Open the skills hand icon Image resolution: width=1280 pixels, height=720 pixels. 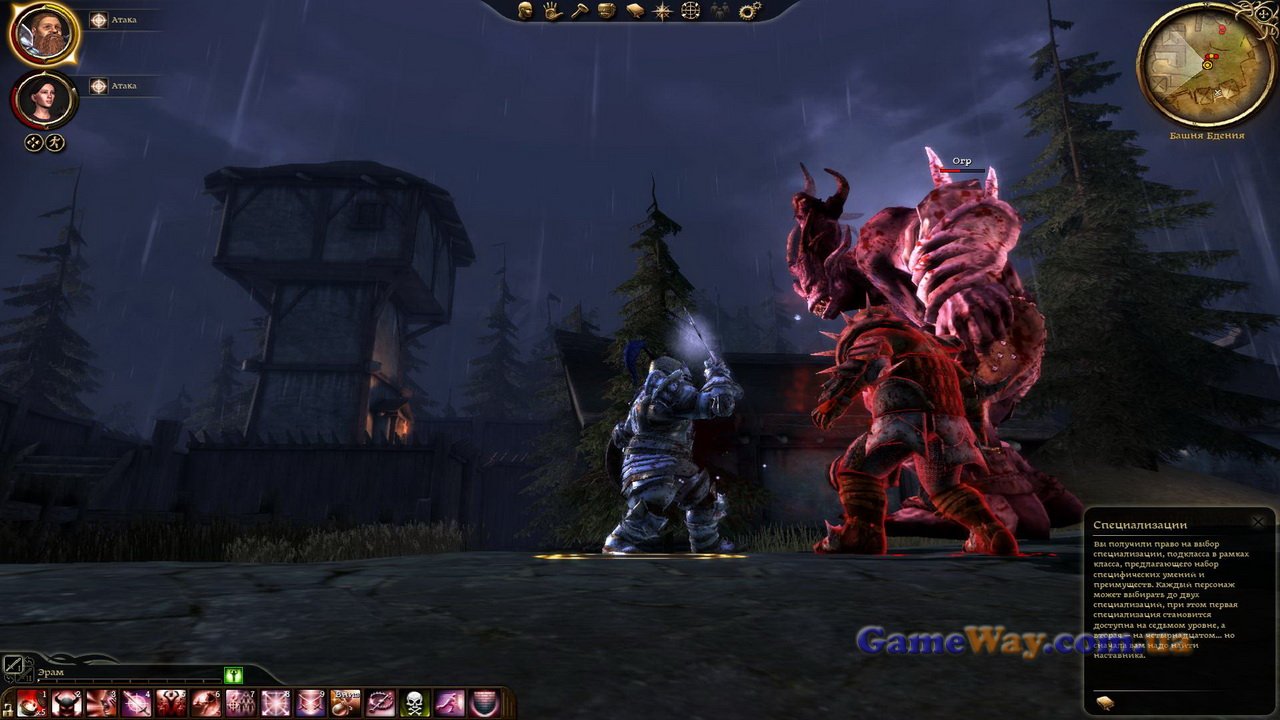pyautogui.click(x=551, y=11)
